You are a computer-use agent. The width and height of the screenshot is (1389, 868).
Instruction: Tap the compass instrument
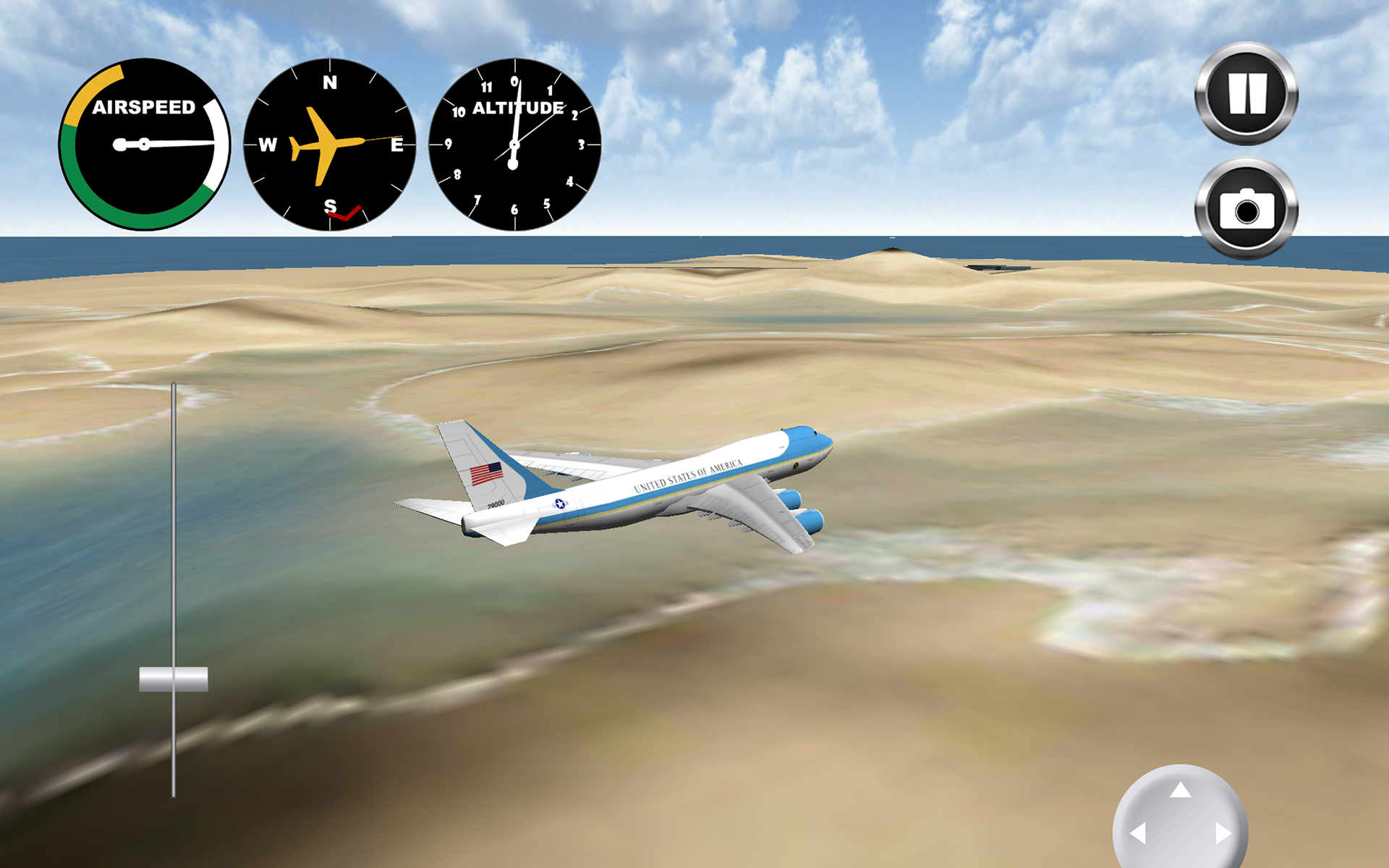pos(329,145)
